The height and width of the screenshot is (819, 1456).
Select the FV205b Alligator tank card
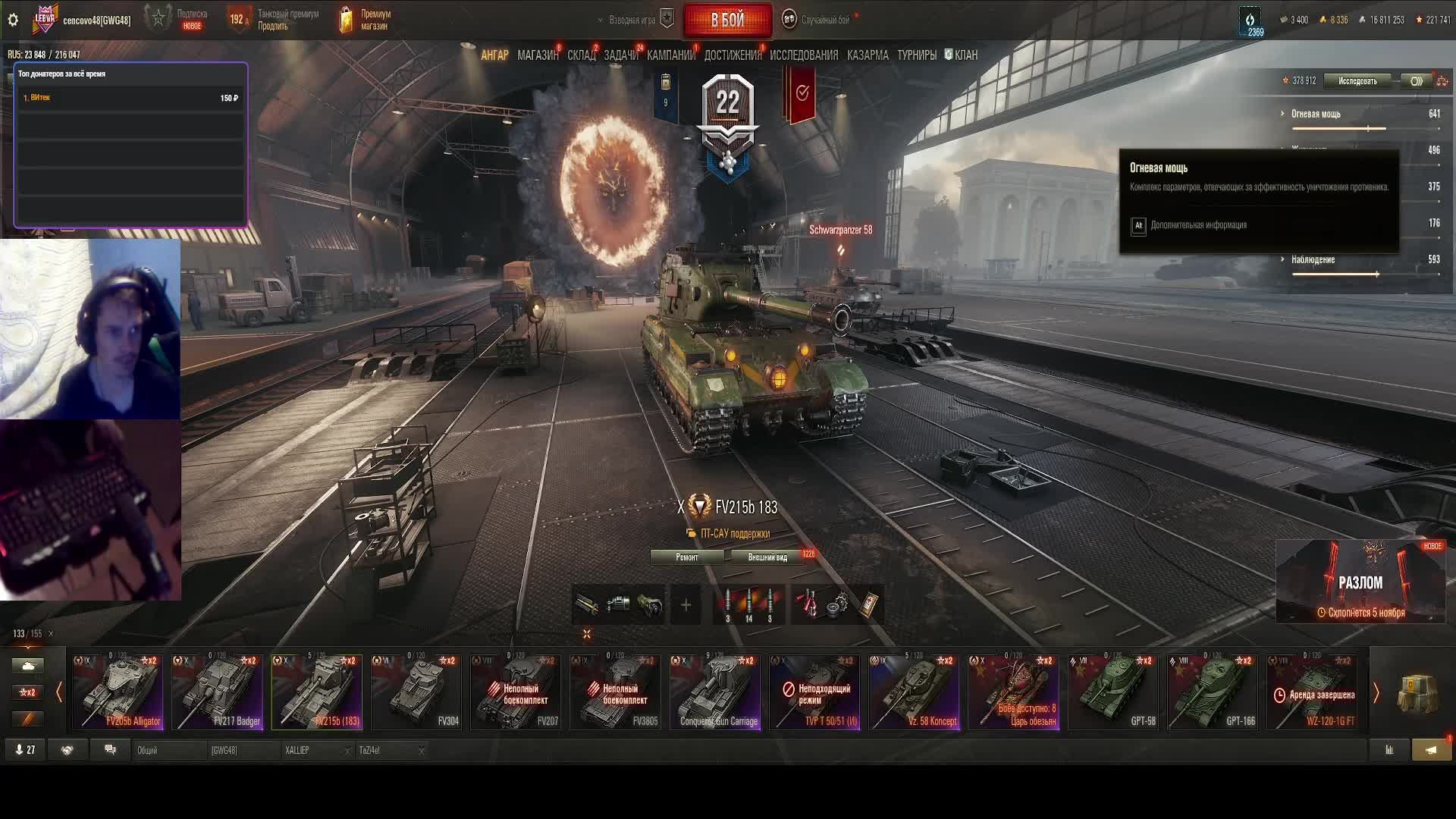click(118, 692)
